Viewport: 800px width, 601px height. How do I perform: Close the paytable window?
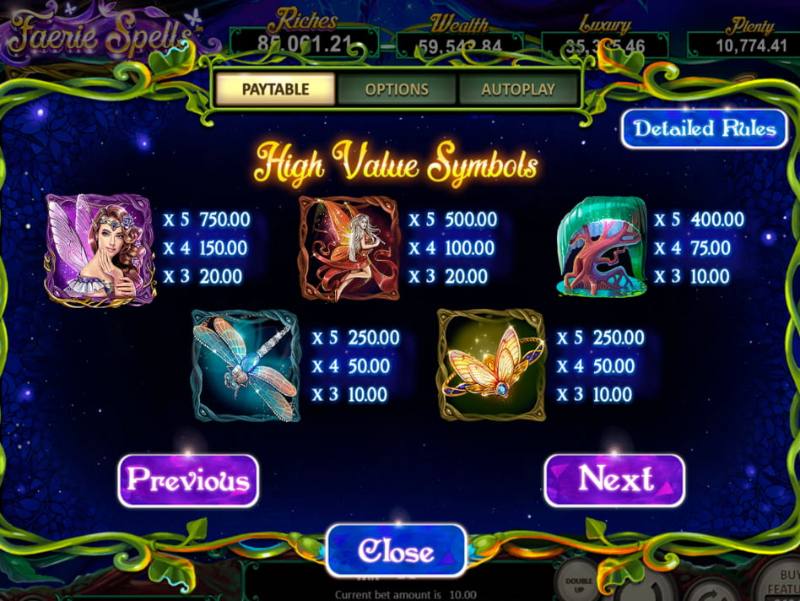(396, 550)
